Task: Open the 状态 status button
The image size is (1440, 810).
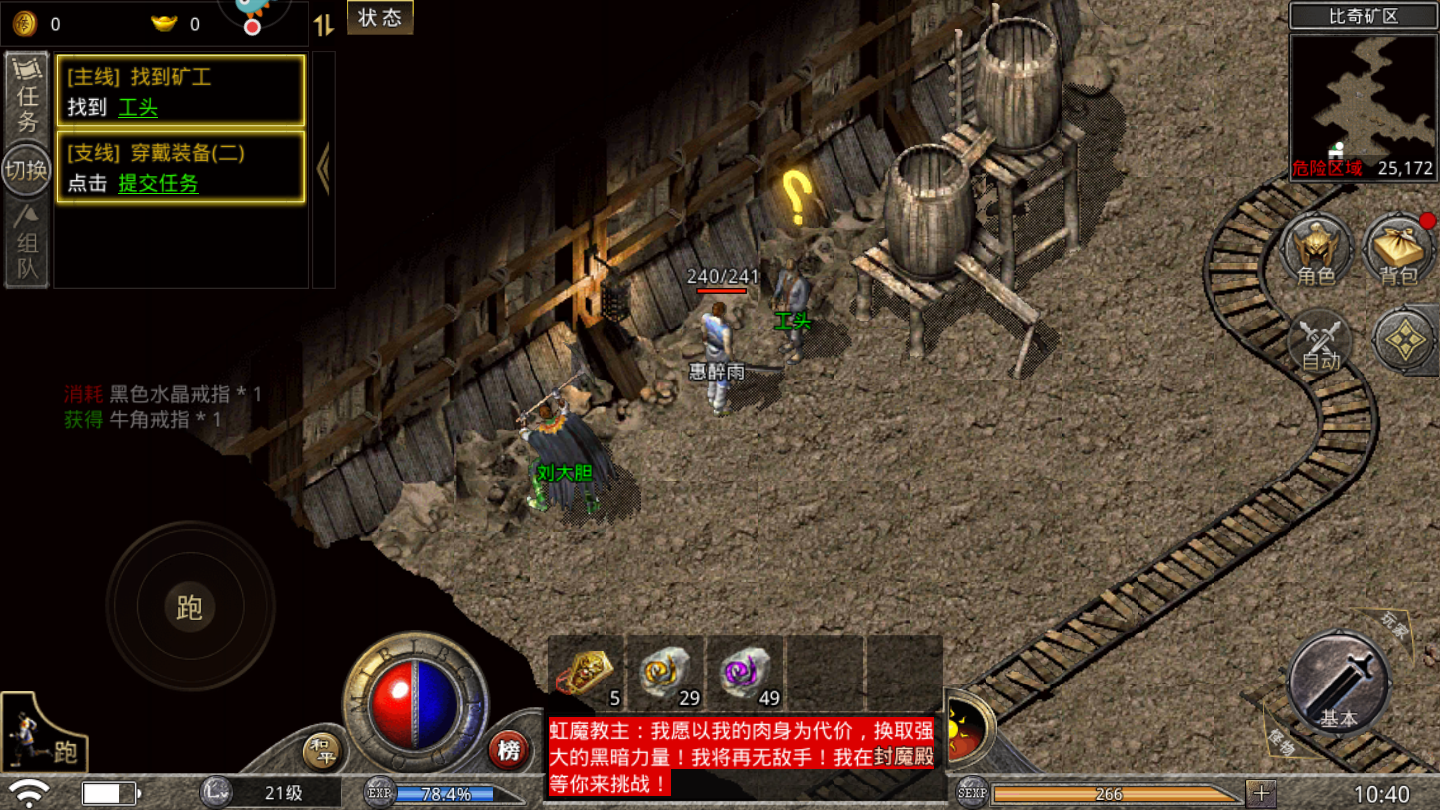Action: (x=379, y=18)
